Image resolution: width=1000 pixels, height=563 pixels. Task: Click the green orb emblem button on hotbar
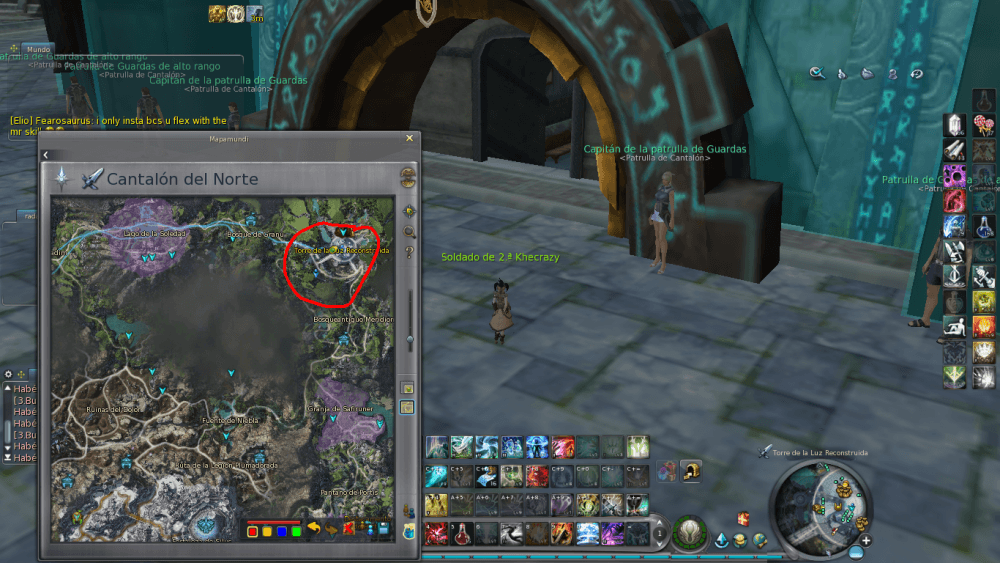point(688,531)
